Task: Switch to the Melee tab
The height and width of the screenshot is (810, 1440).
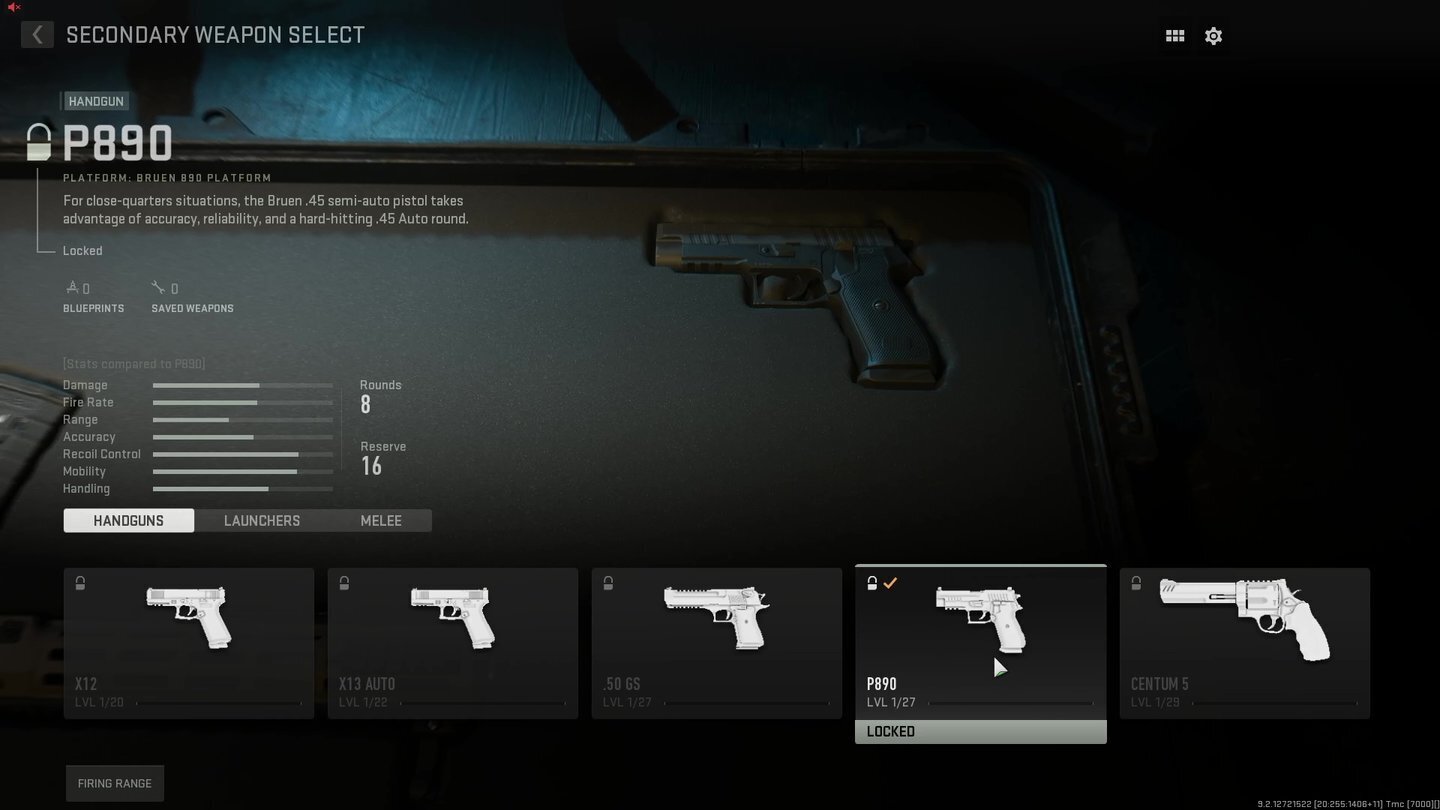Action: point(381,520)
